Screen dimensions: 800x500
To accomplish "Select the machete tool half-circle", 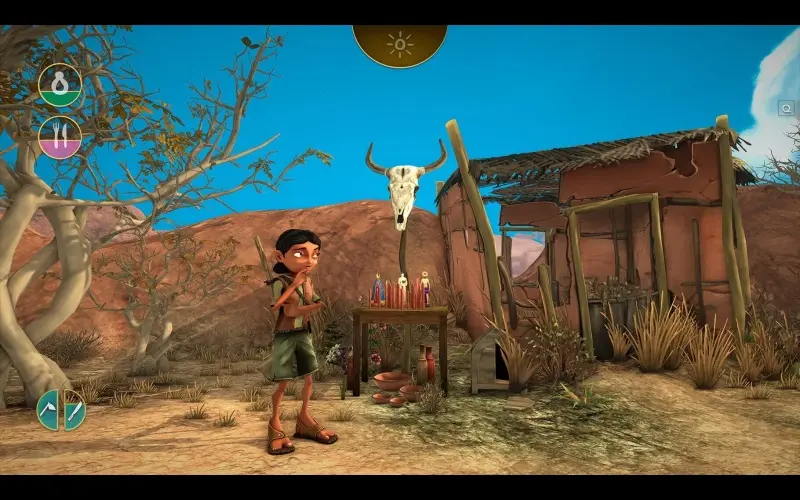I will coord(73,410).
